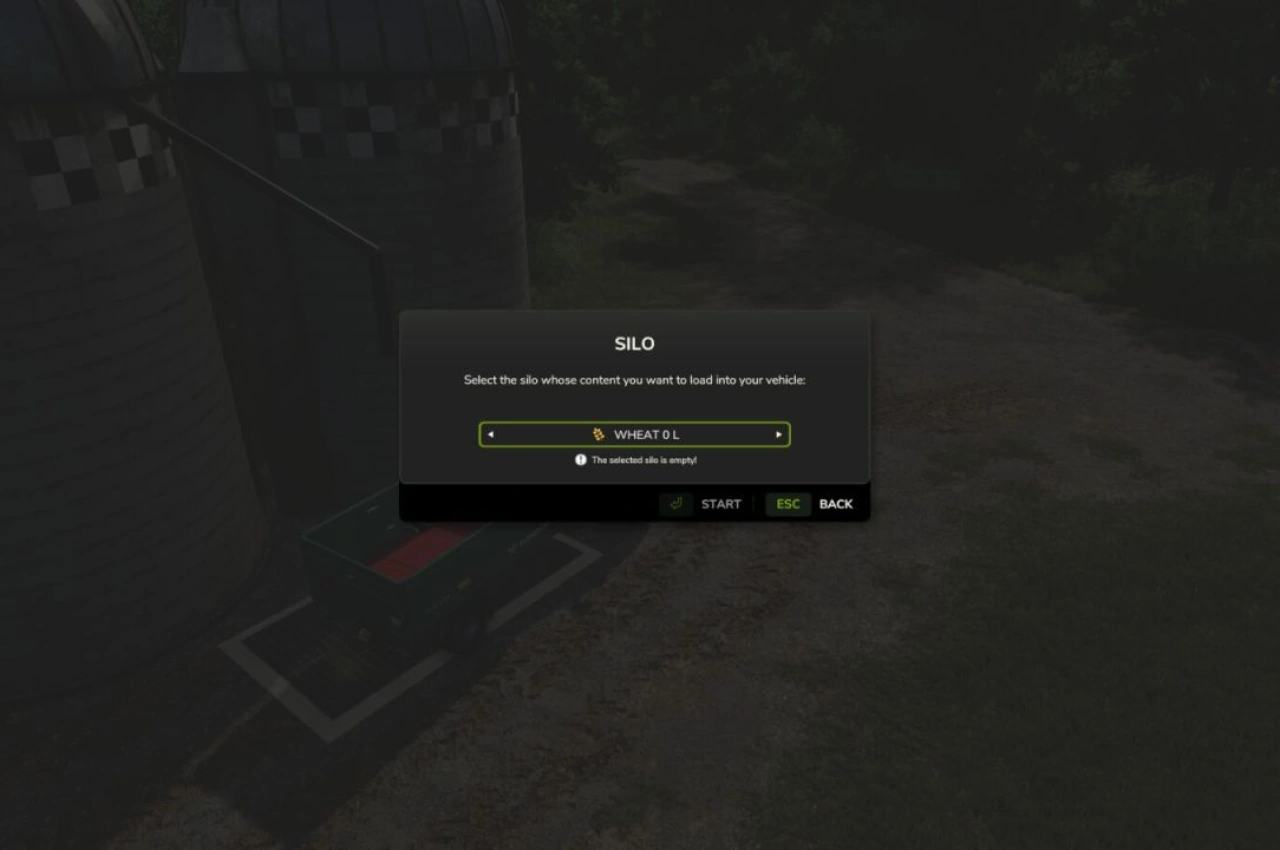Select the info icon preceding 'The selected silo is empty!'

tap(580, 459)
